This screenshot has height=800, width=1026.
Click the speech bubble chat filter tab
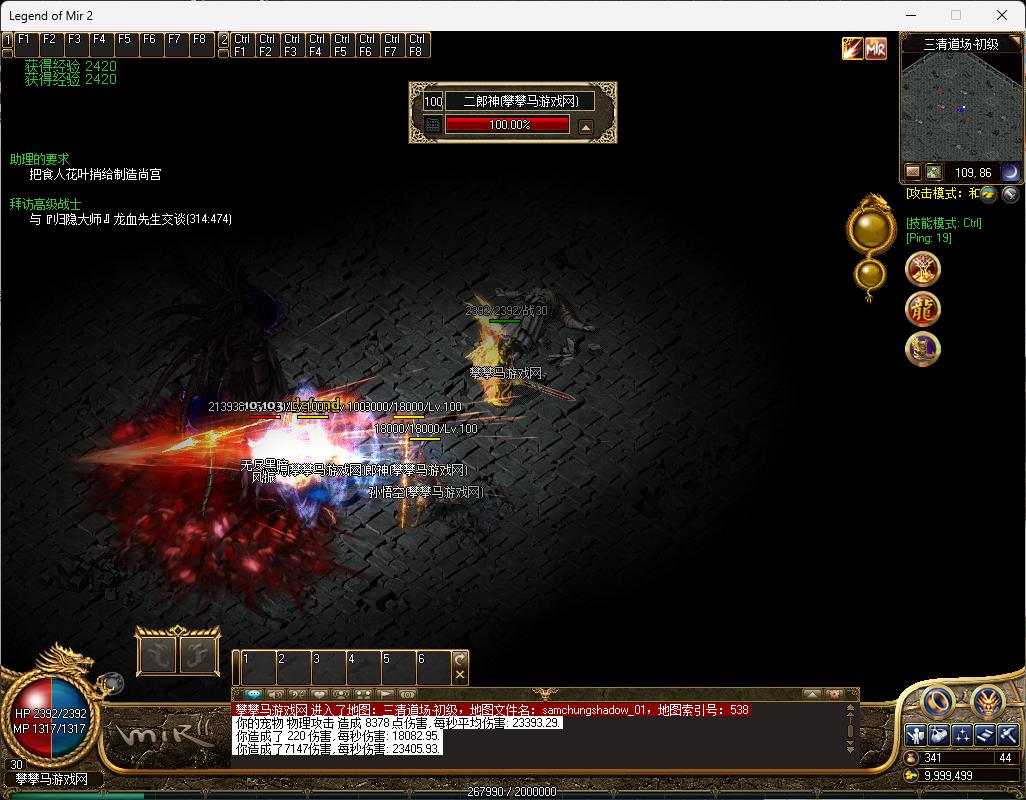click(x=253, y=693)
